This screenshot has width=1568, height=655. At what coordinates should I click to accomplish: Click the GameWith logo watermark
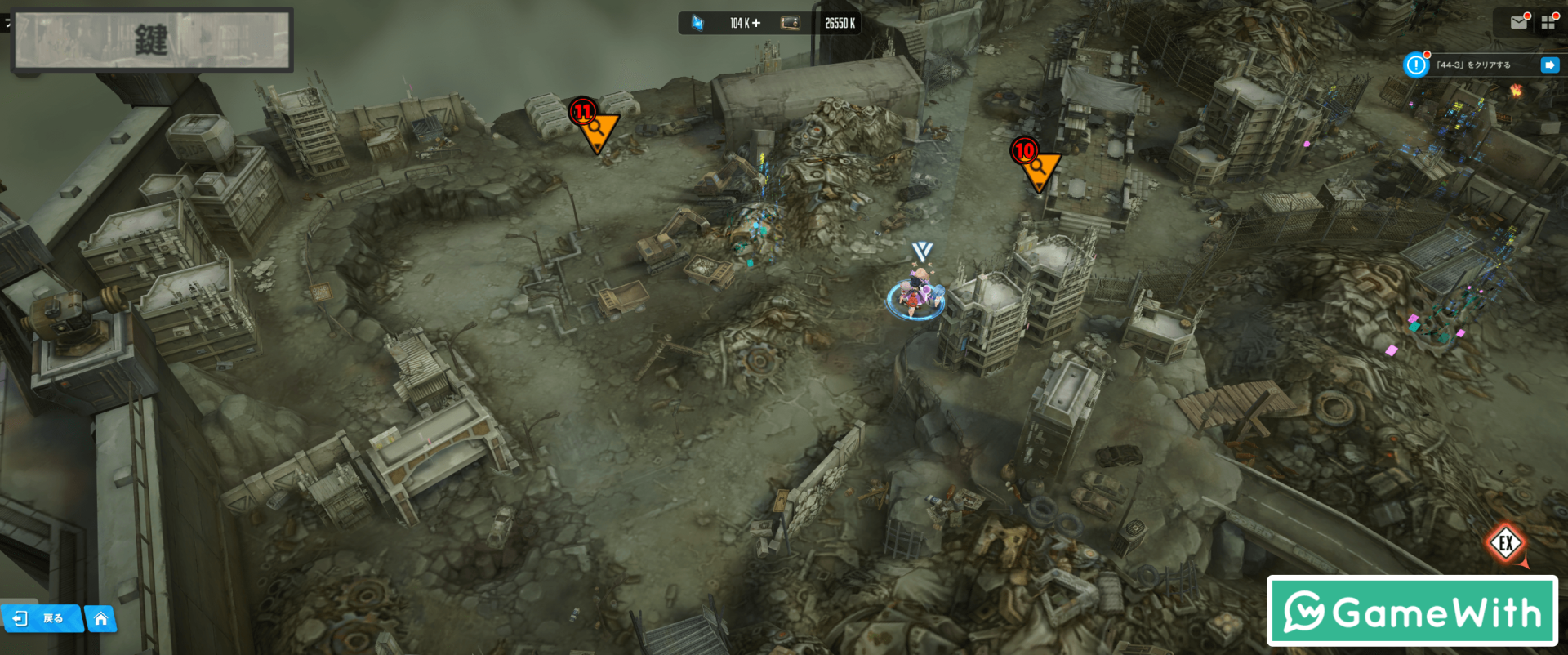(x=1412, y=611)
